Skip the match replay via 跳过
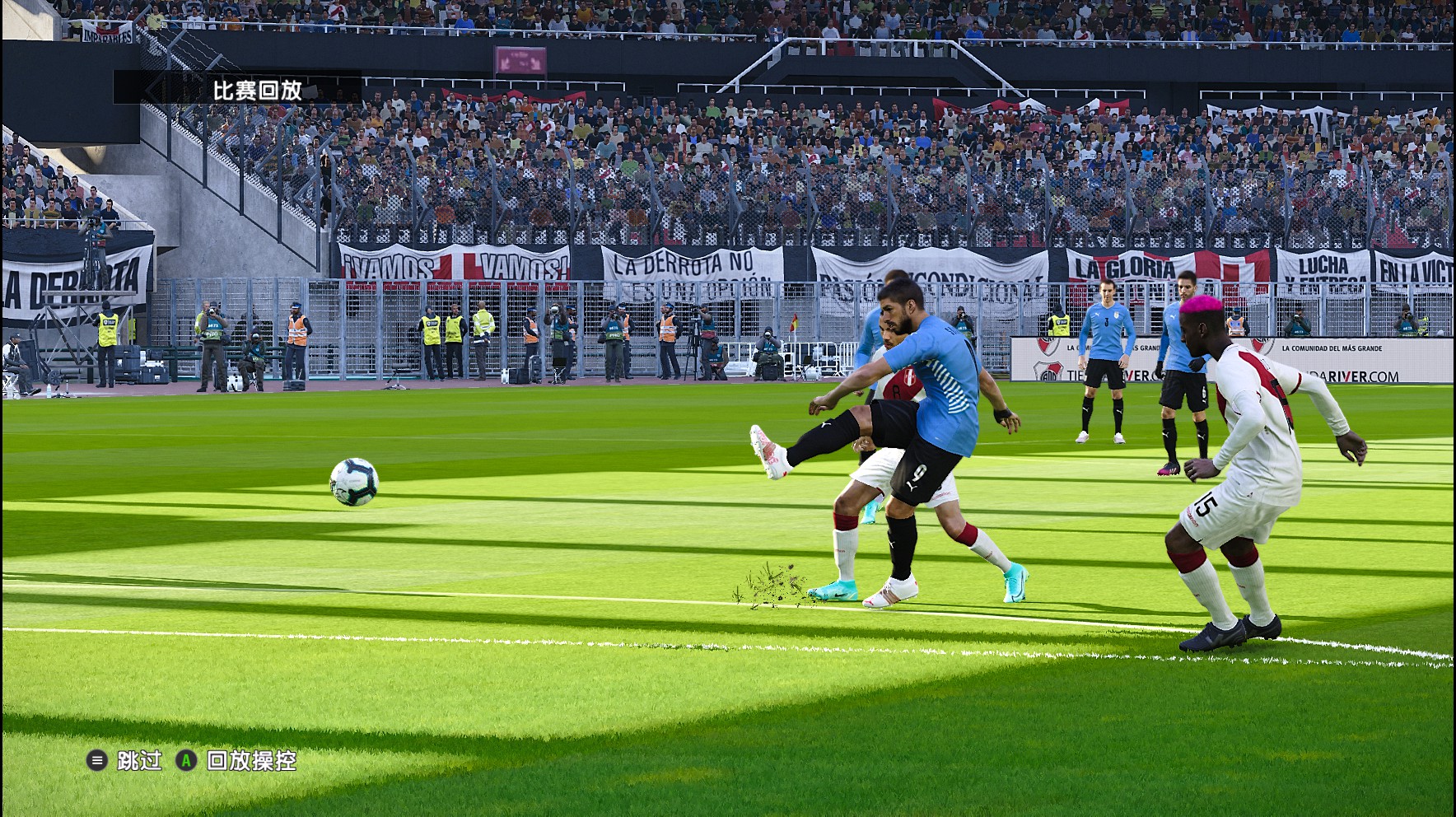Screen dimensions: 1456x817 [x=126, y=760]
